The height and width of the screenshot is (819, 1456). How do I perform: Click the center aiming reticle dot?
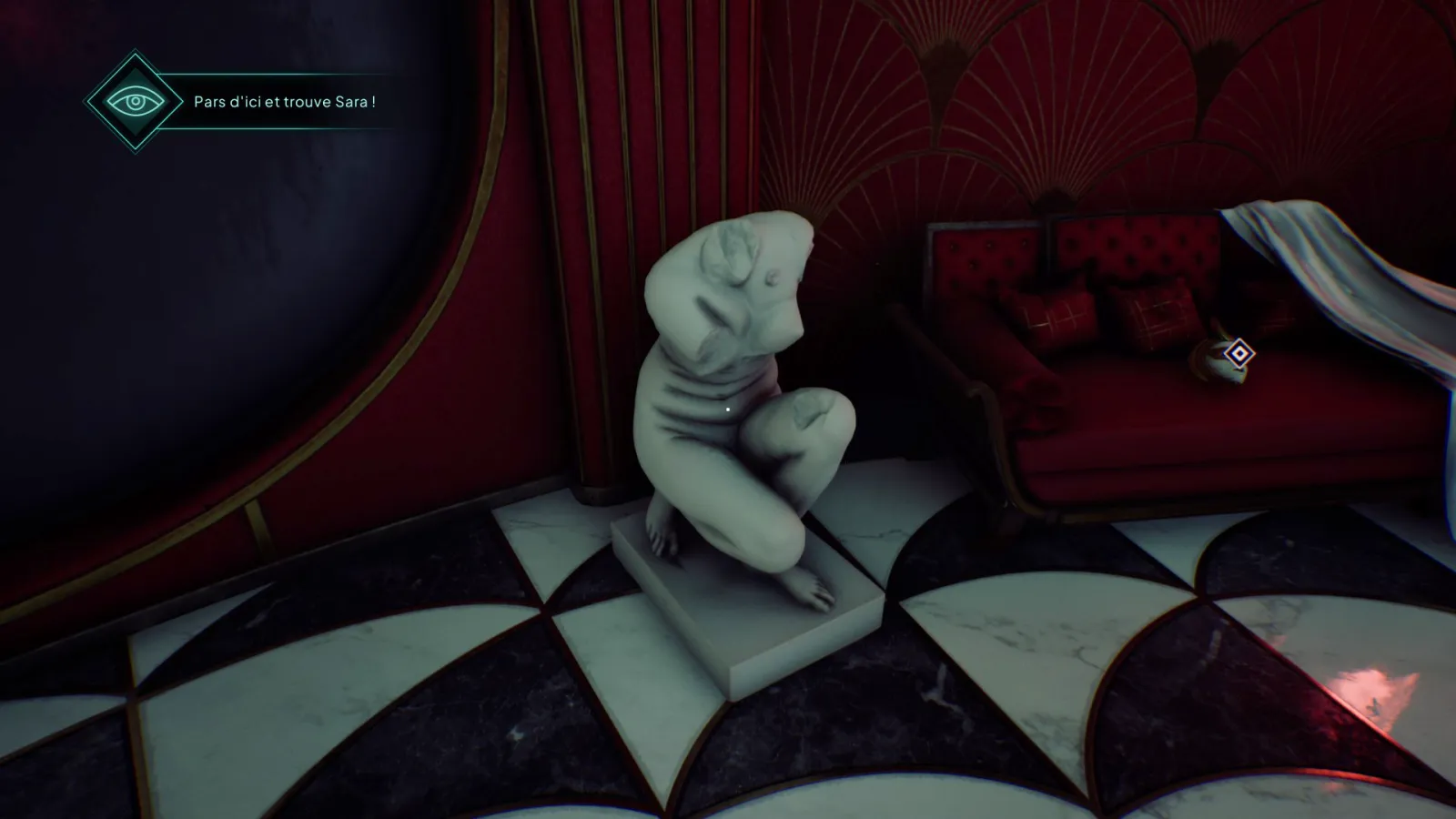(728, 409)
